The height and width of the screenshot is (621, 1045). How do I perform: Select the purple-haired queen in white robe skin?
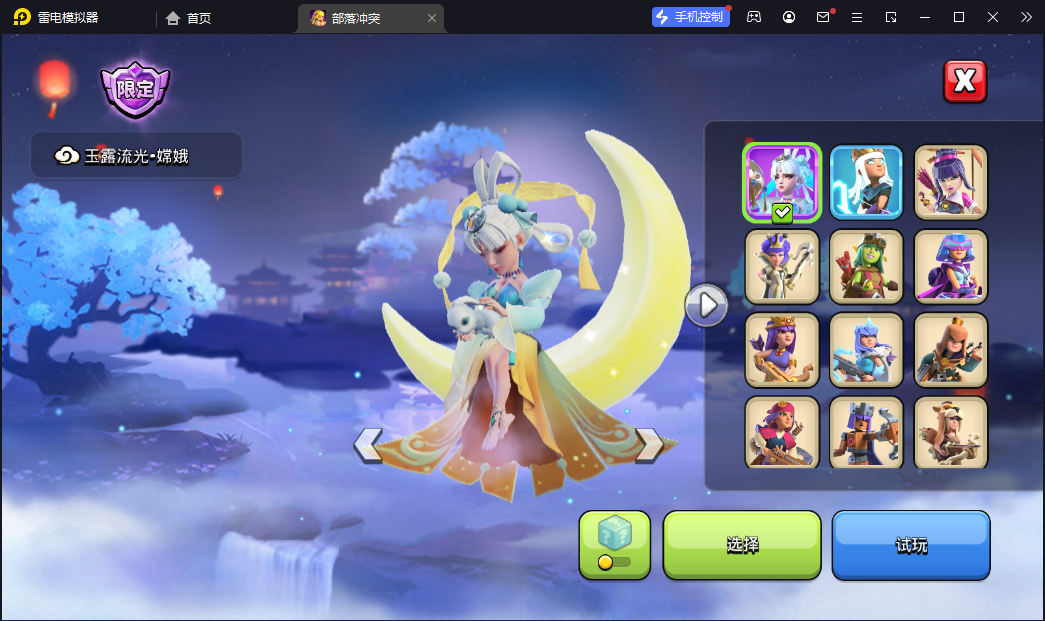(x=782, y=266)
